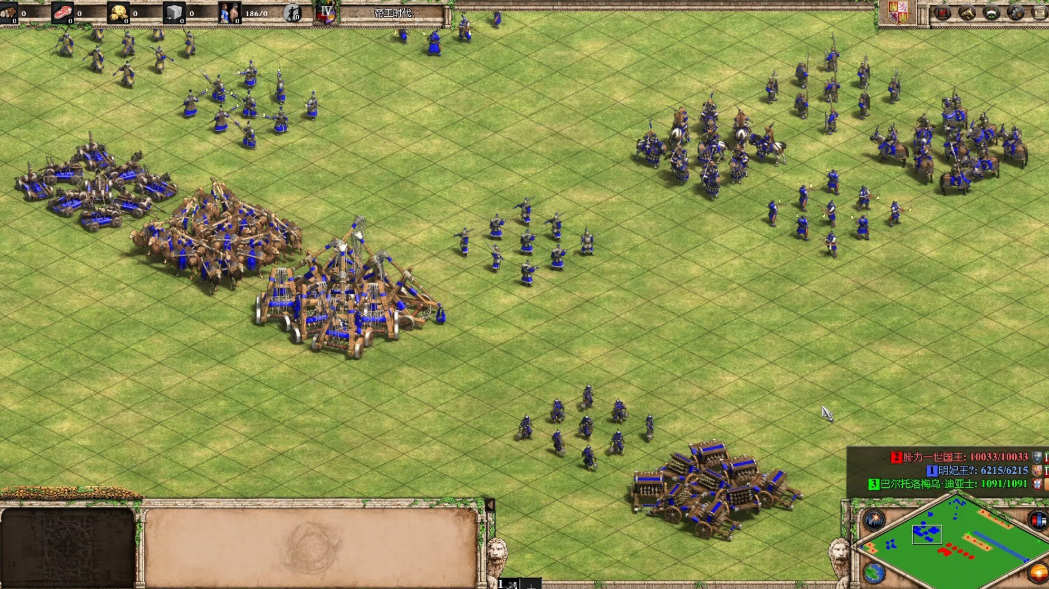
Task: Click the food meat resource icon
Action: click(63, 13)
